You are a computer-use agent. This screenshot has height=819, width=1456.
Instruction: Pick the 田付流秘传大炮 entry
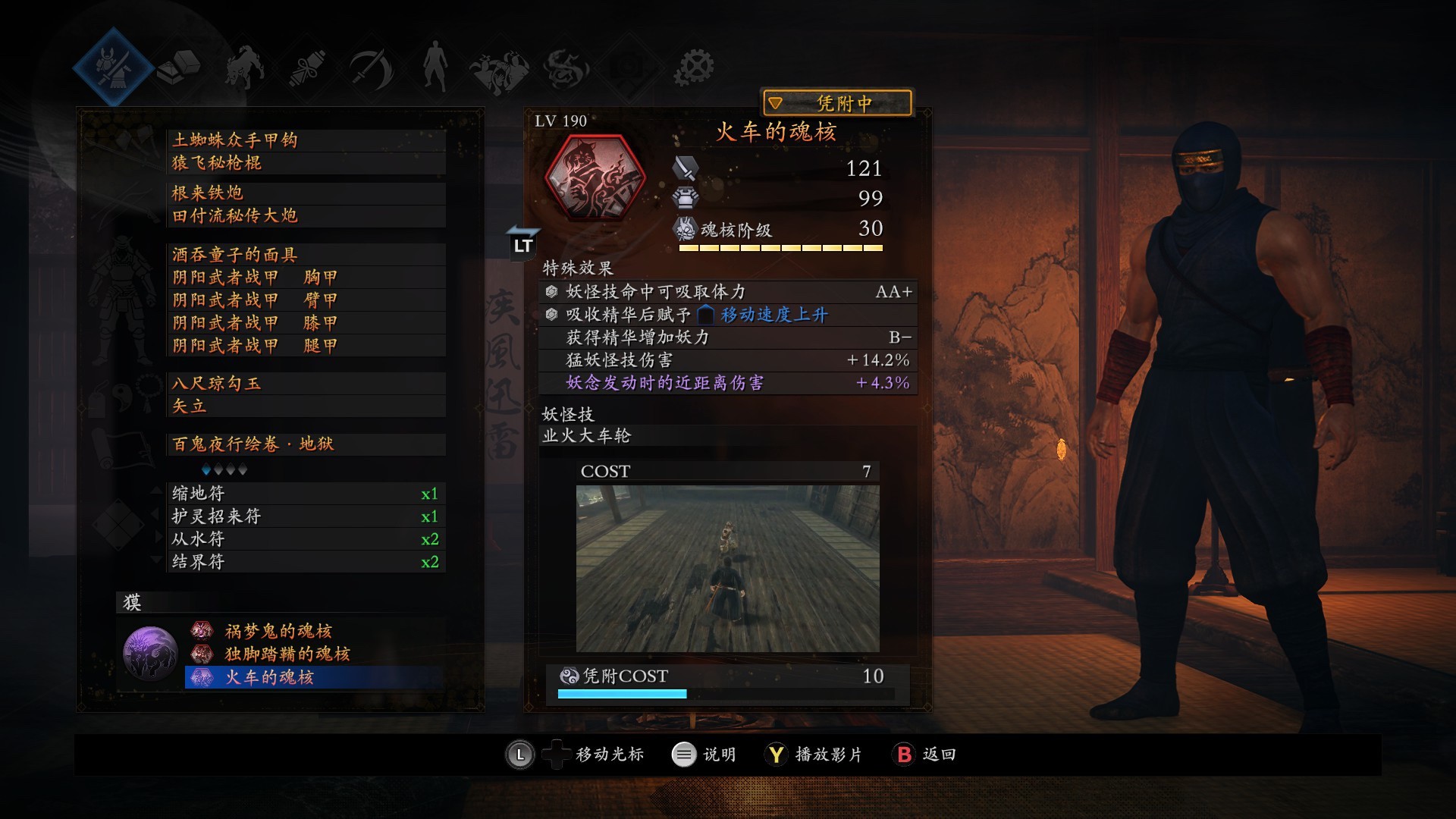pyautogui.click(x=303, y=216)
